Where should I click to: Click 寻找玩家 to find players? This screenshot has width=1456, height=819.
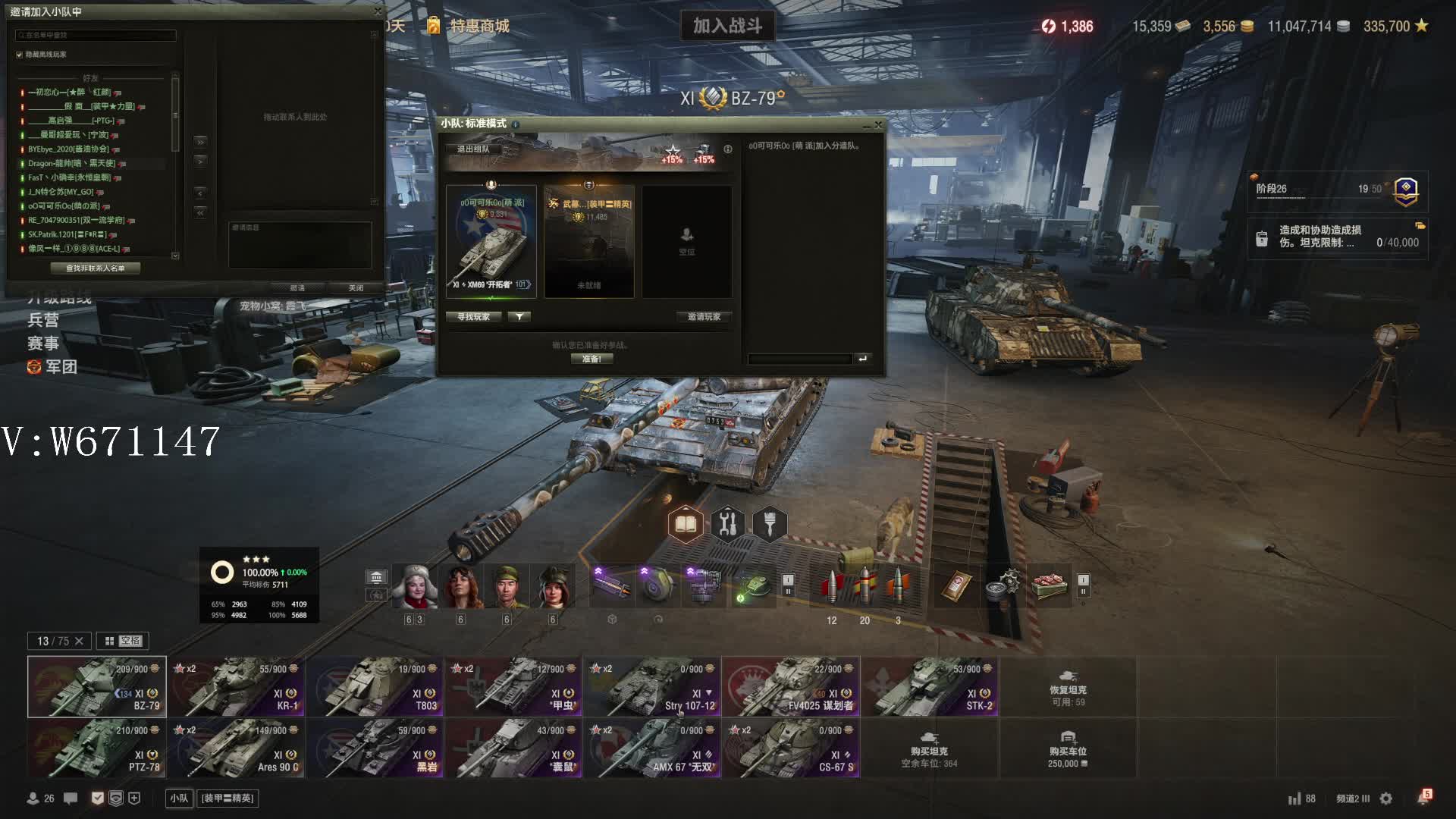pyautogui.click(x=473, y=317)
